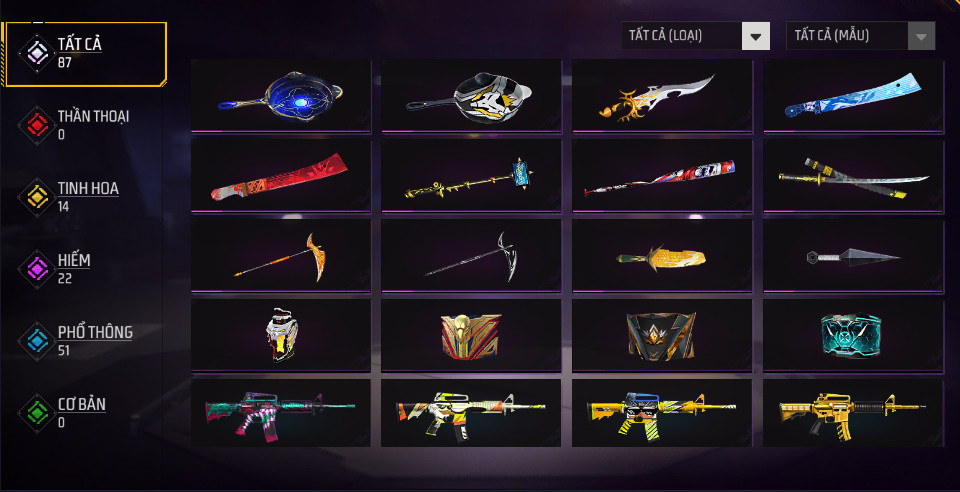Expand the Tất Cả (Mẫu) dropdown
The width and height of the screenshot is (960, 492).
coord(861,36)
